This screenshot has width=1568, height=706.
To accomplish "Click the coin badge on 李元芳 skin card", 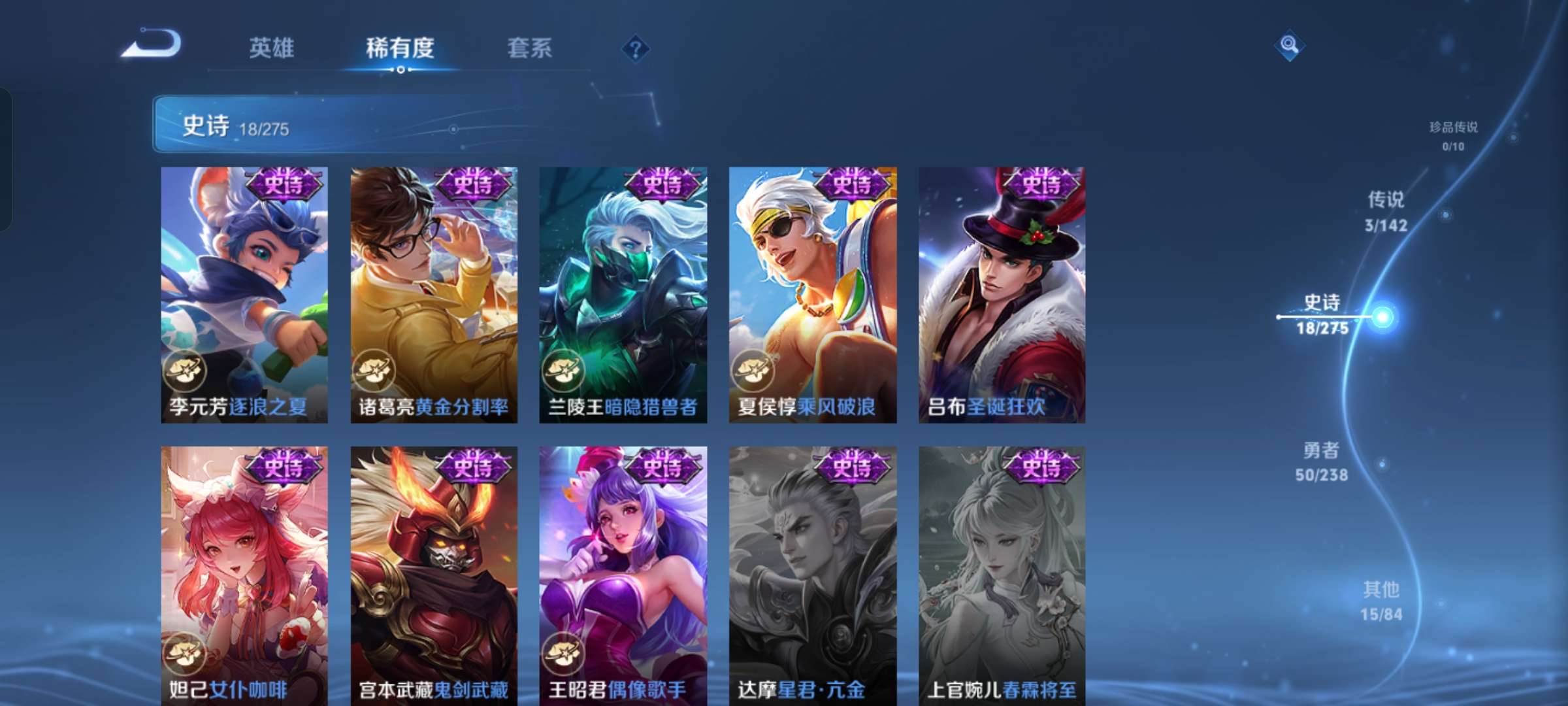I will (186, 371).
